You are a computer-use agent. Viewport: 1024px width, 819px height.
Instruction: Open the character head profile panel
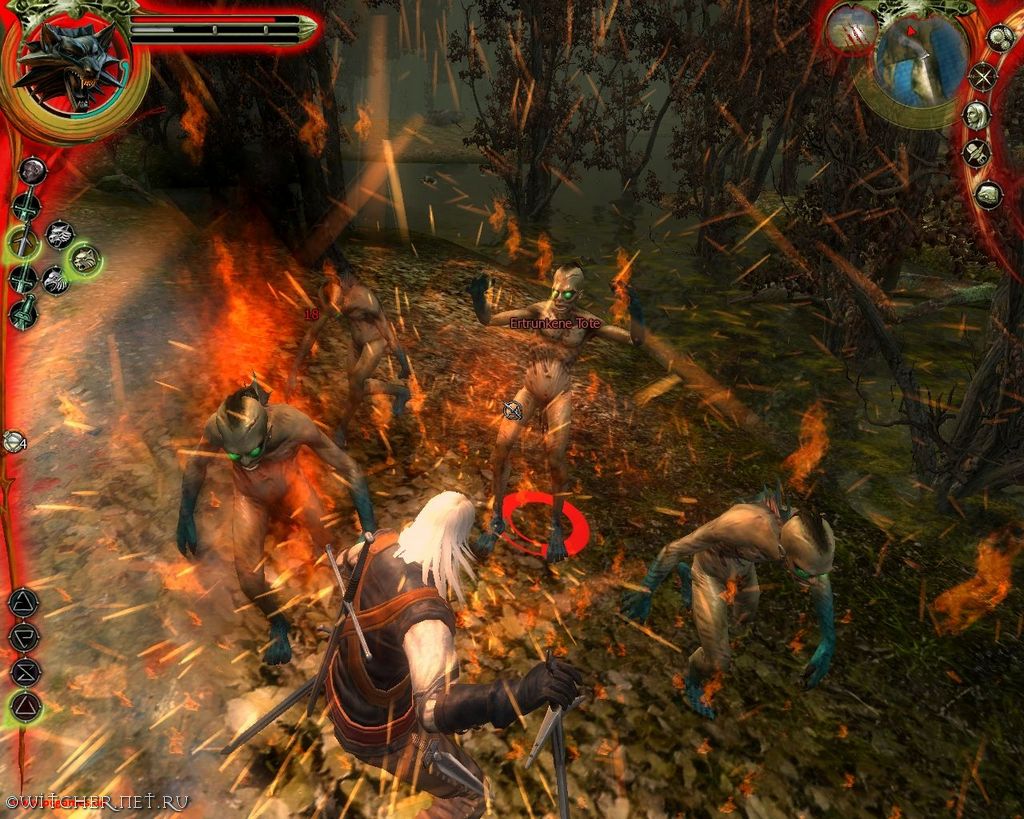pos(976,115)
